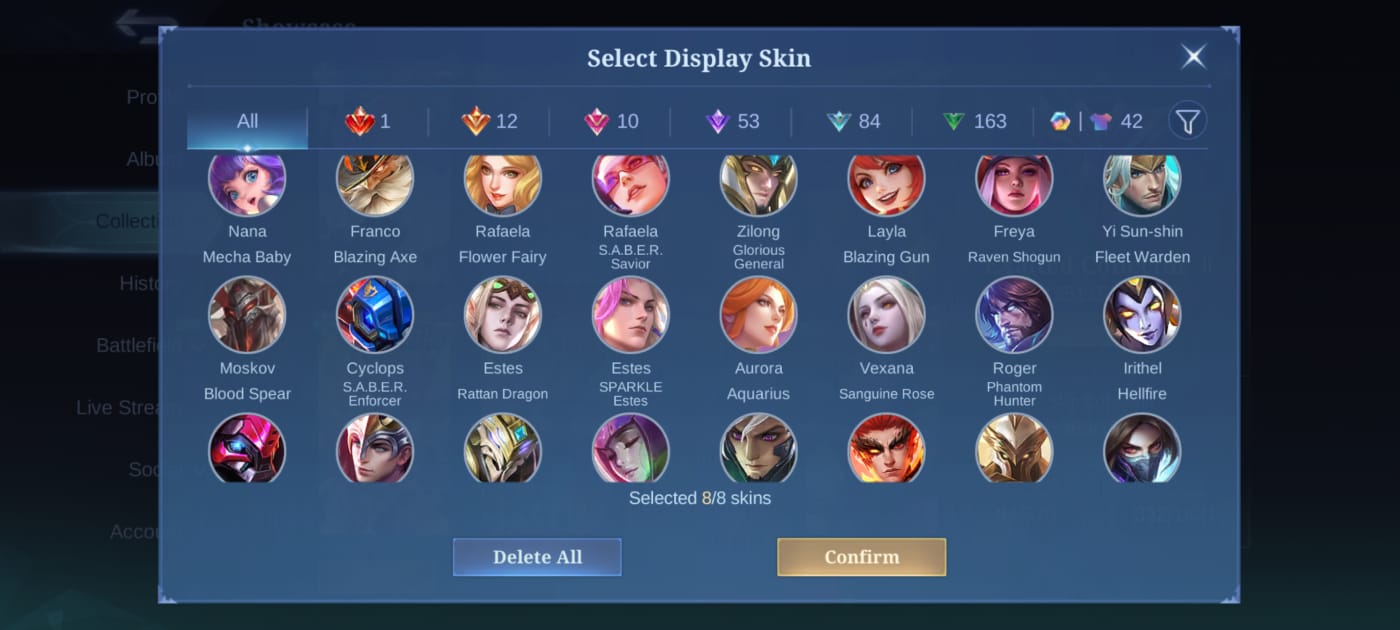This screenshot has height=630, width=1400.
Task: Open the funnel filter options
Action: pyautogui.click(x=1187, y=122)
